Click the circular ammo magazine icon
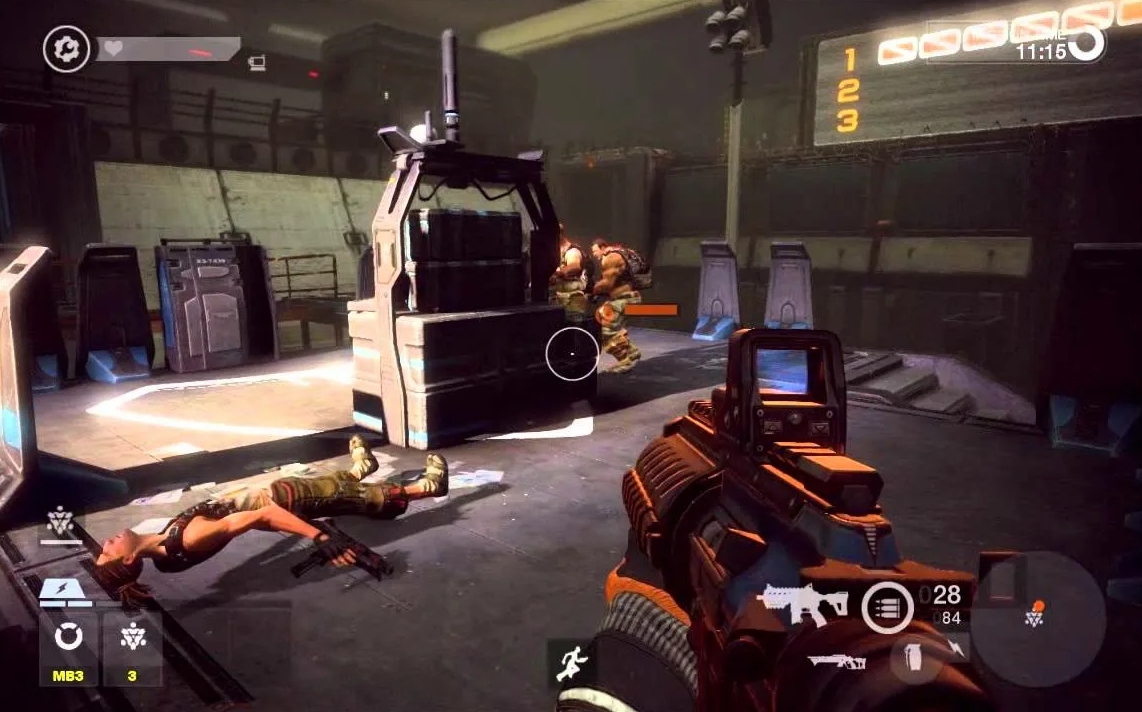 tap(886, 608)
